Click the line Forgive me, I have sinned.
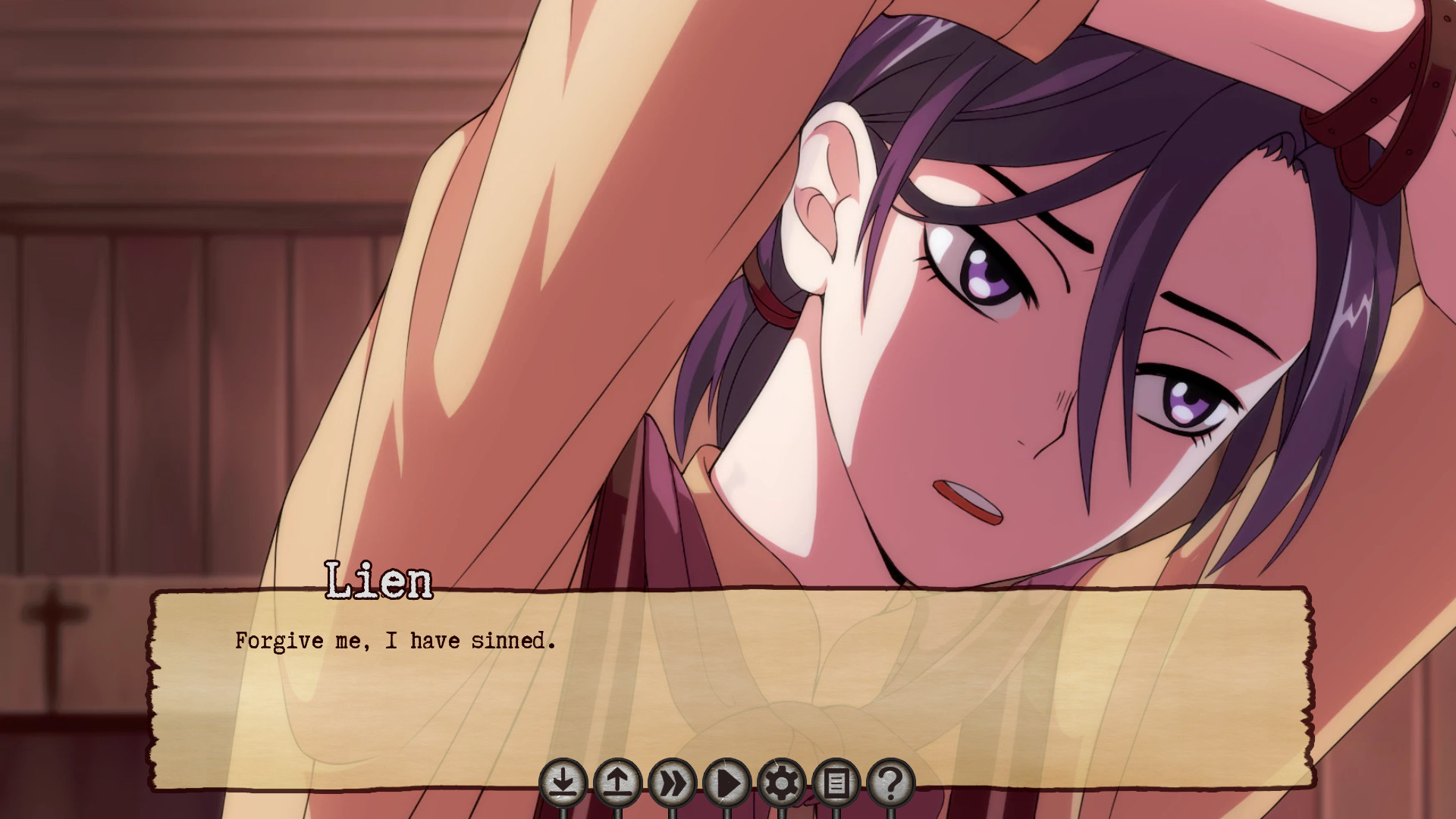This screenshot has width=1456, height=819. (394, 641)
